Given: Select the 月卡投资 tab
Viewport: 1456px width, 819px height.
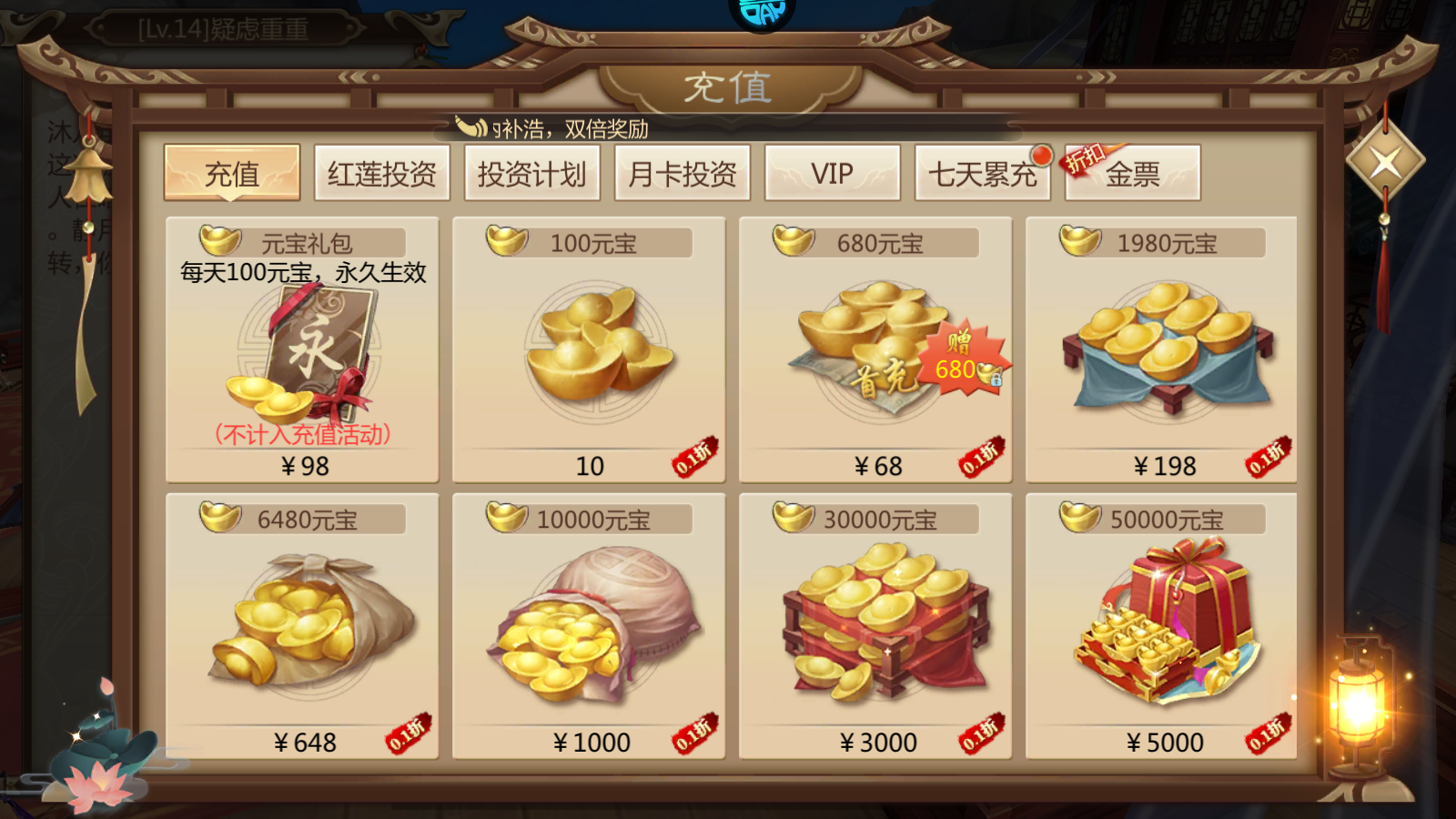Looking at the screenshot, I should point(681,173).
